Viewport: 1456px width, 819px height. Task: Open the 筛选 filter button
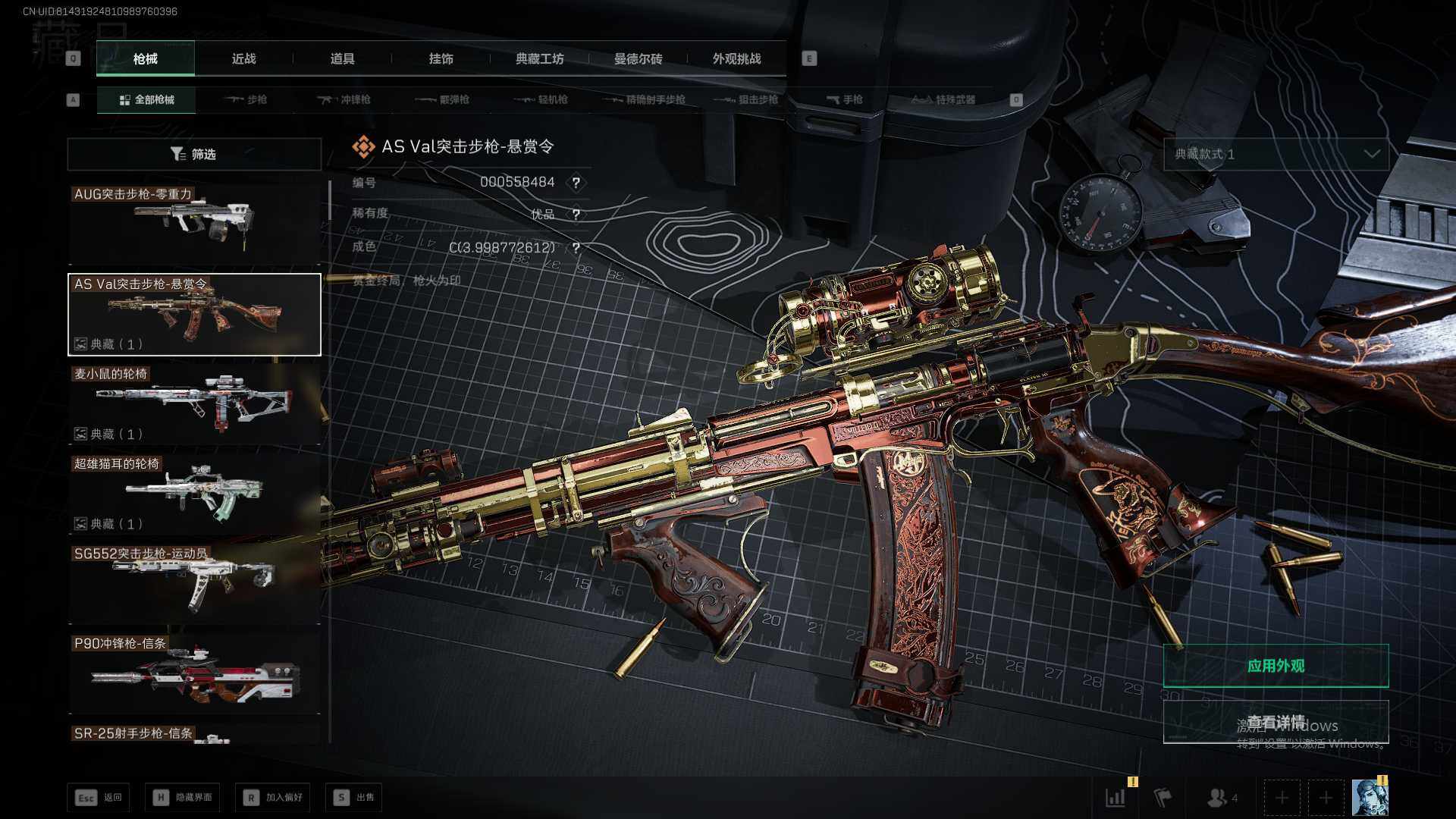(194, 154)
